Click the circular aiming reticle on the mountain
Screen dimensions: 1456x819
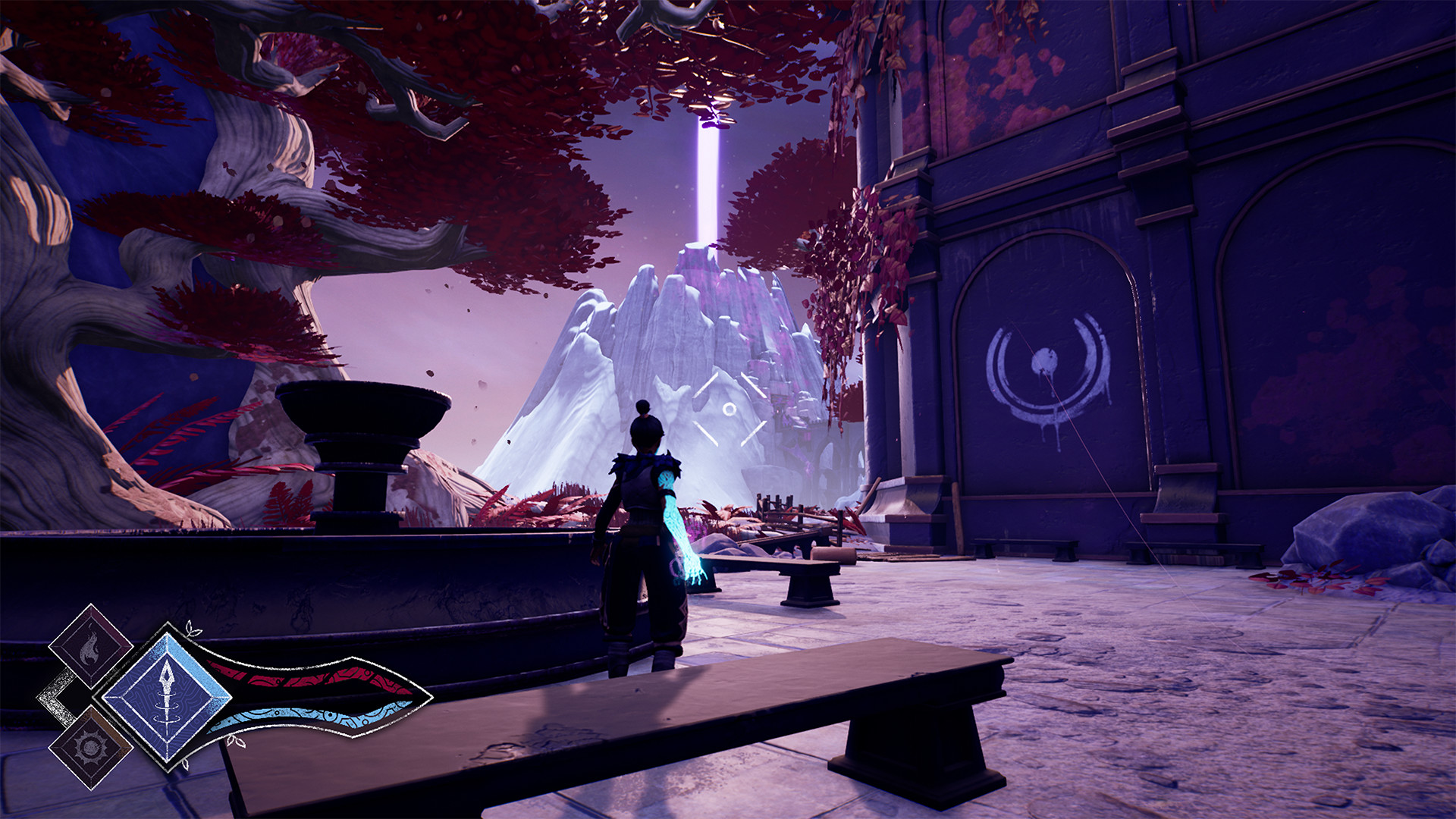pyautogui.click(x=731, y=410)
